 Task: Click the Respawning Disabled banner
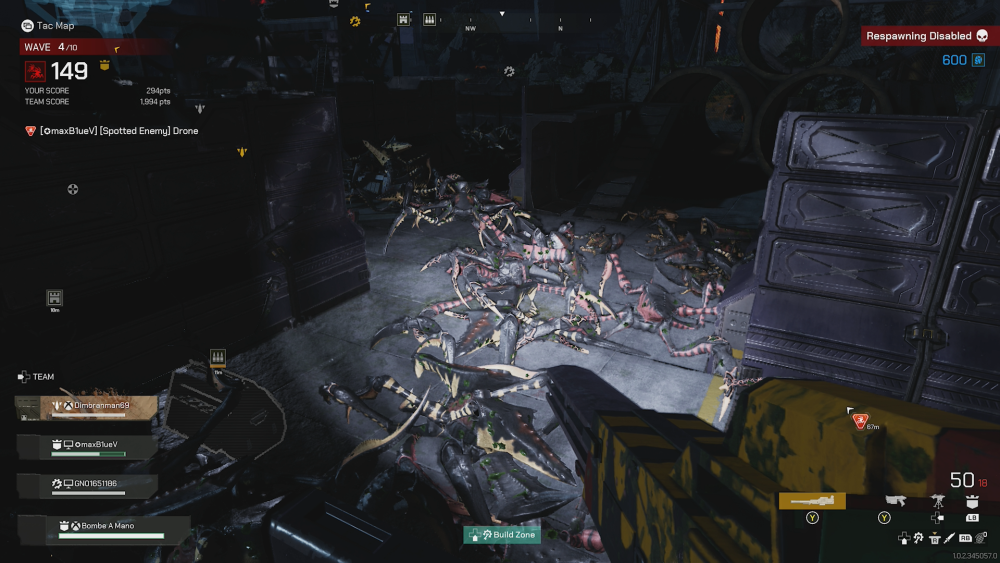click(x=929, y=36)
